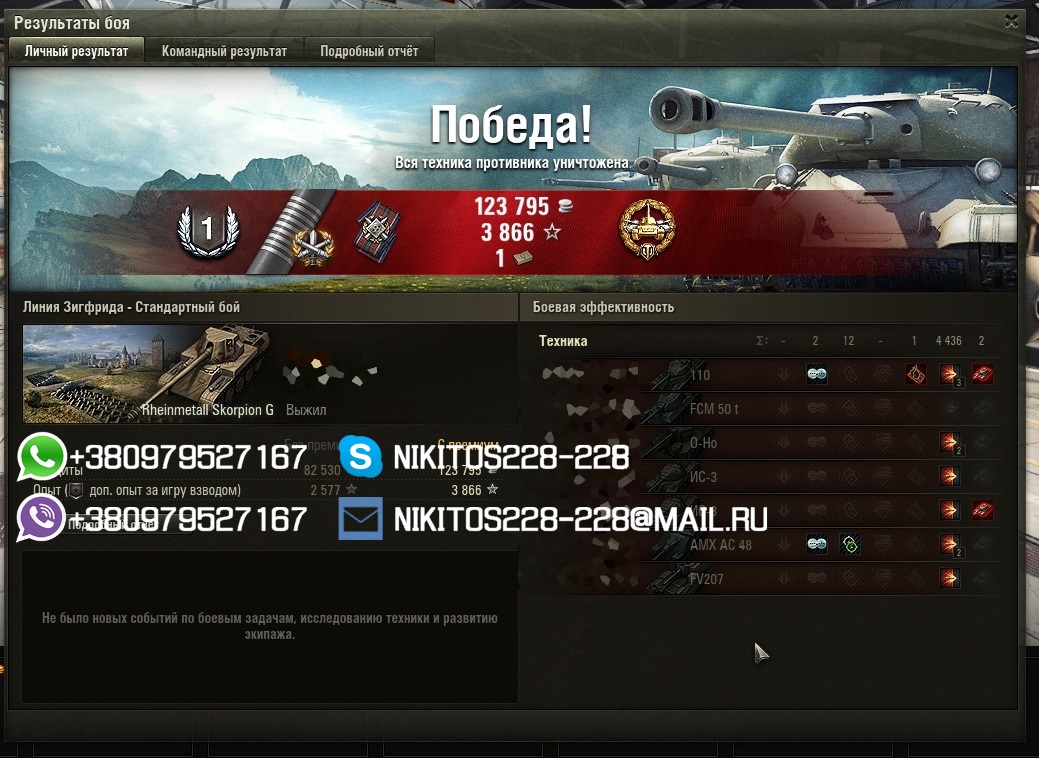The width and height of the screenshot is (1039, 758).
Task: Select the ИС-3 tank row
Action: [x=703, y=477]
